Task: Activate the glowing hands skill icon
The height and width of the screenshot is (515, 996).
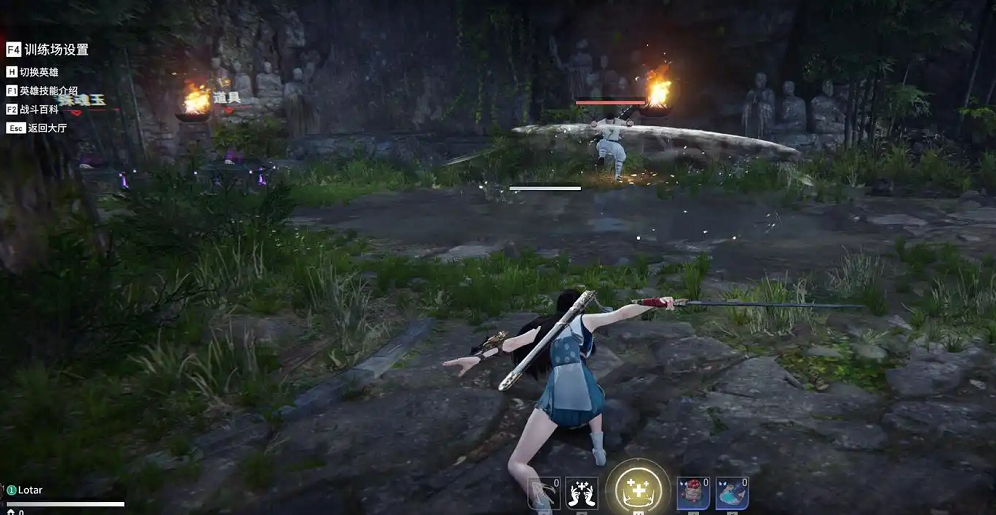Action: (x=581, y=493)
